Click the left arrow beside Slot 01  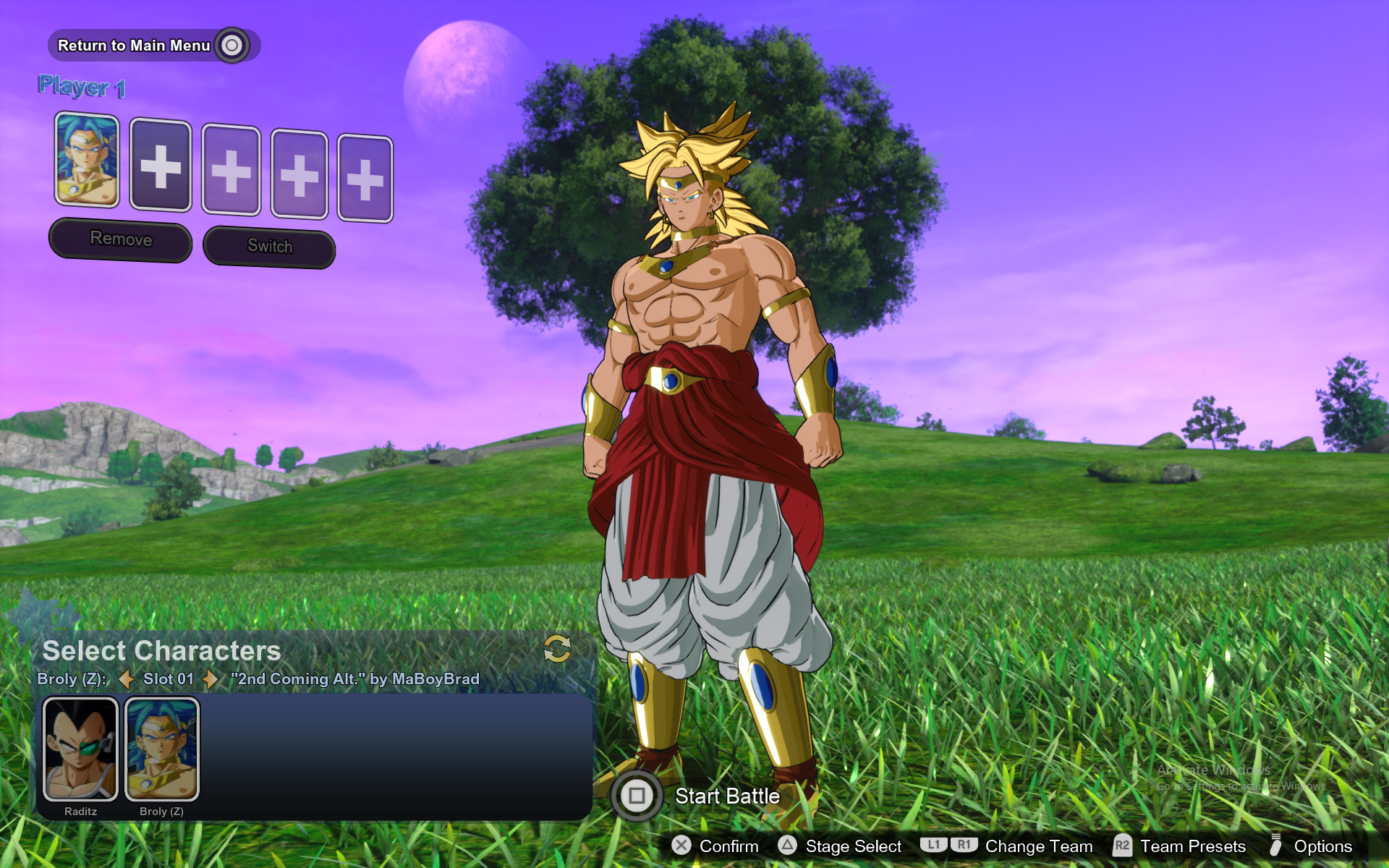click(127, 679)
